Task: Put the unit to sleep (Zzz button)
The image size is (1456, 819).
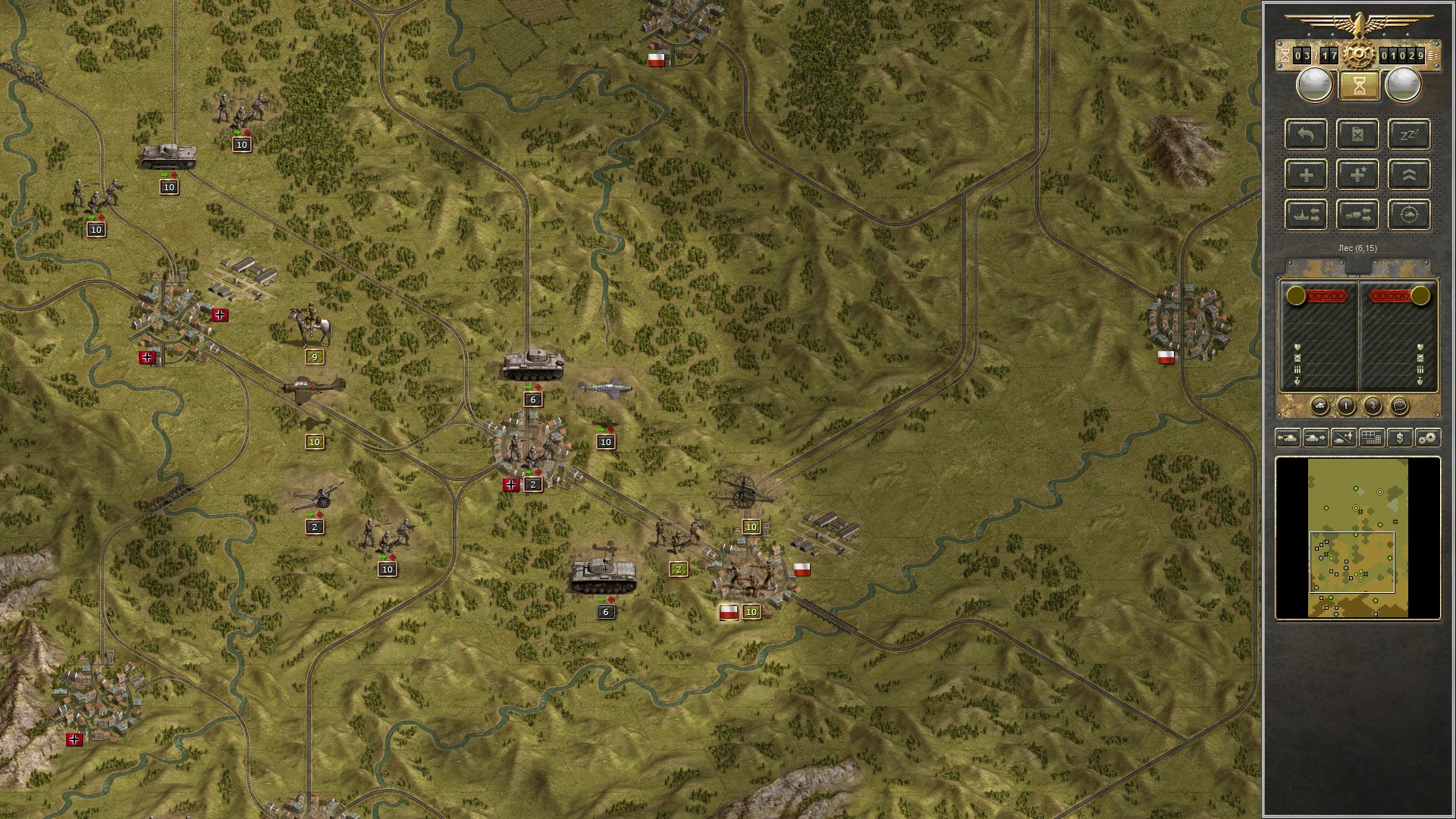Action: pos(1409,135)
